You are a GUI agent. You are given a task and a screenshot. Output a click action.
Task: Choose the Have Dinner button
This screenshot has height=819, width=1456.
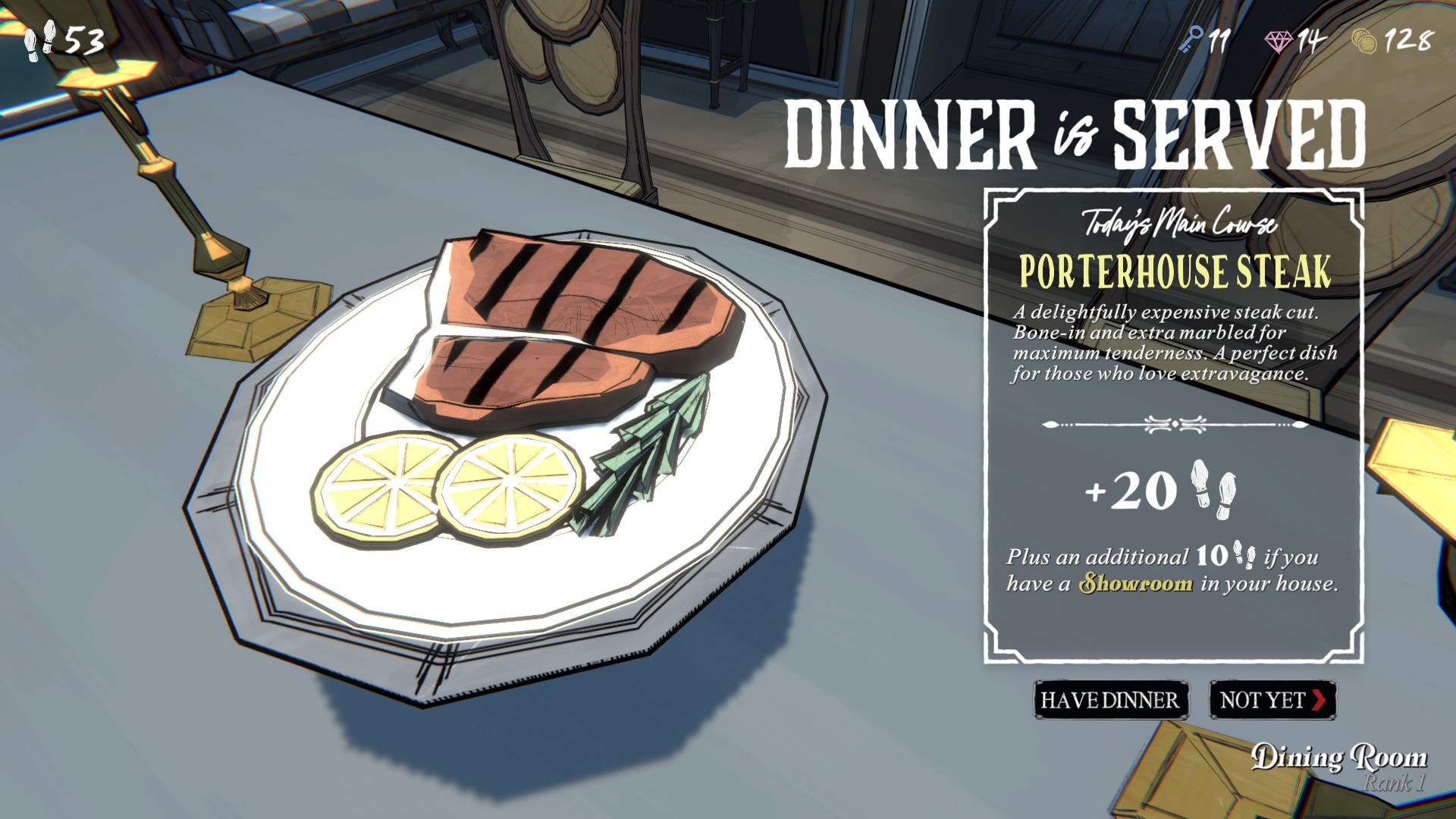1110,699
